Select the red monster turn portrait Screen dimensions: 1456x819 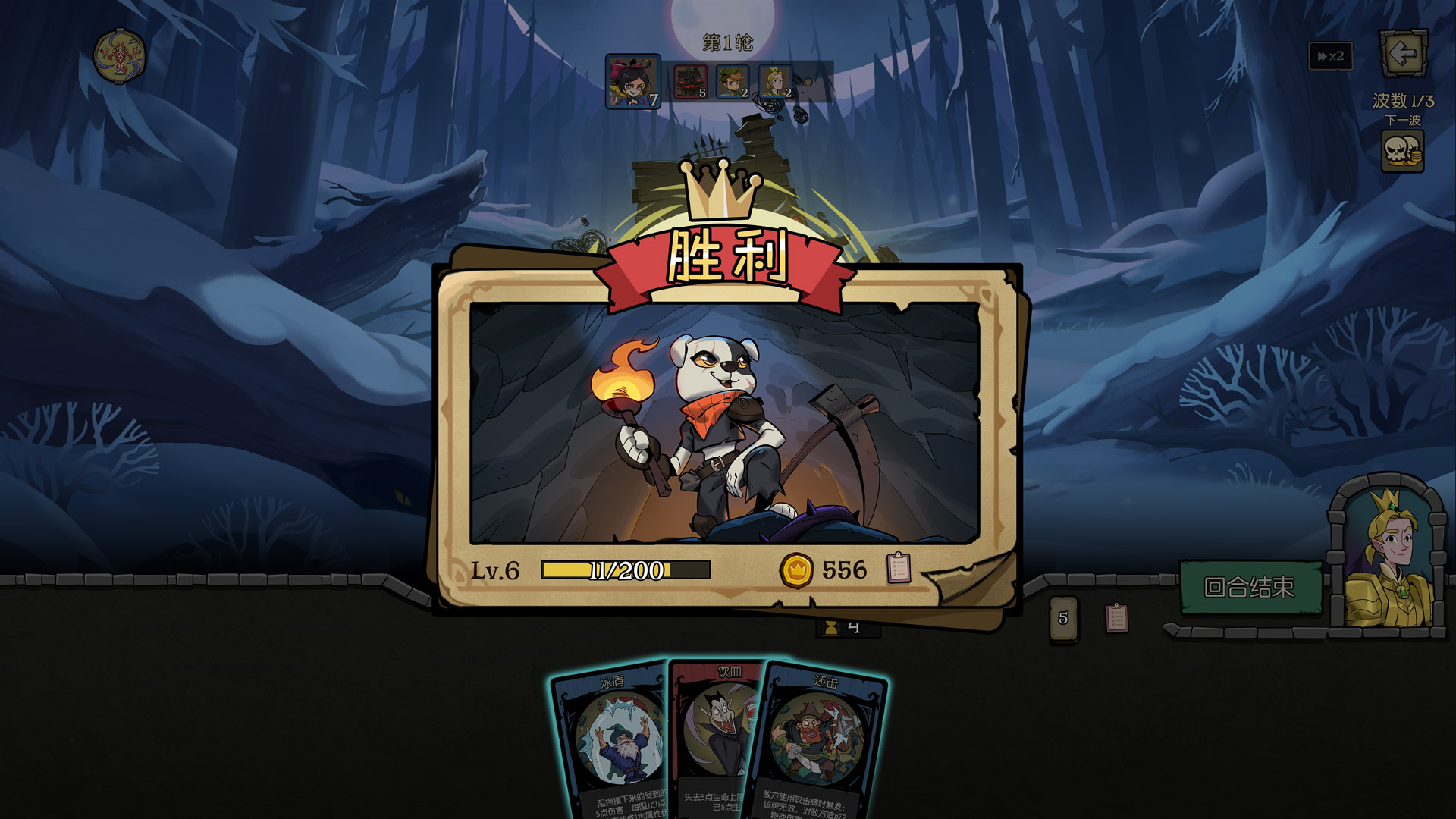pos(690,81)
